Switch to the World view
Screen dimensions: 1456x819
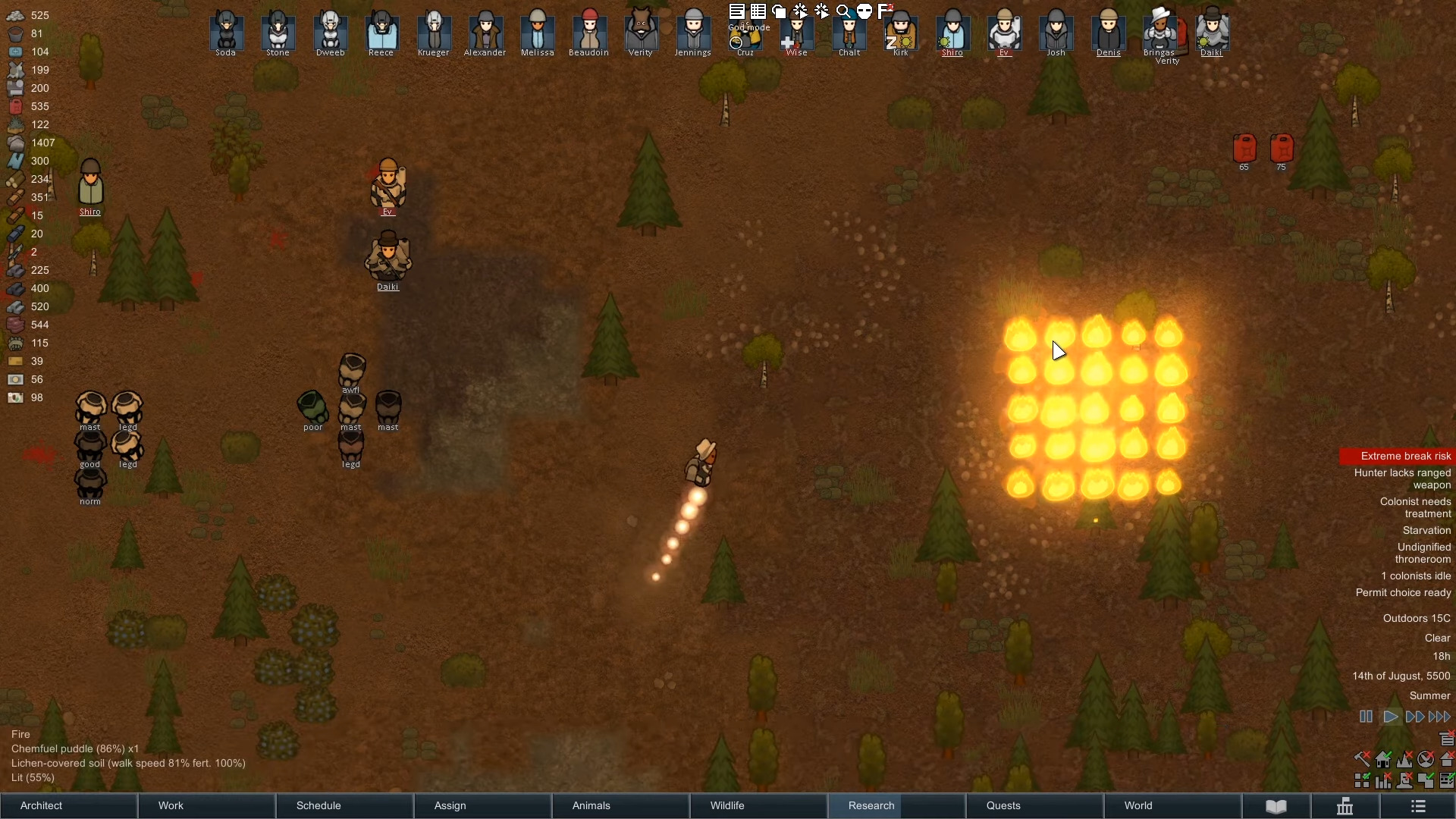point(1172,805)
